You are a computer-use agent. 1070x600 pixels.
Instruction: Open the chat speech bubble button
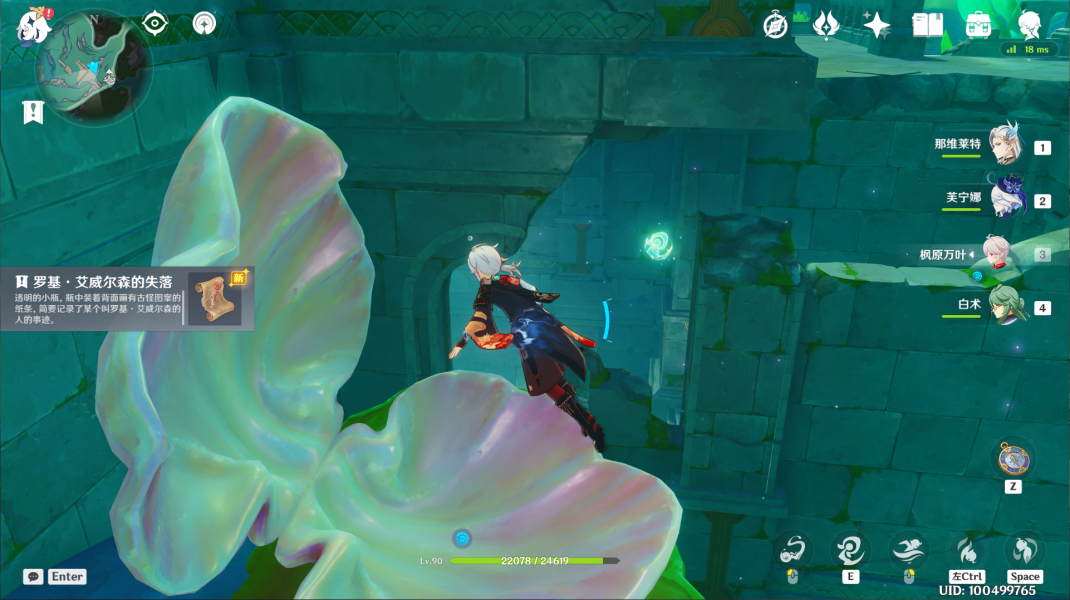coord(33,577)
